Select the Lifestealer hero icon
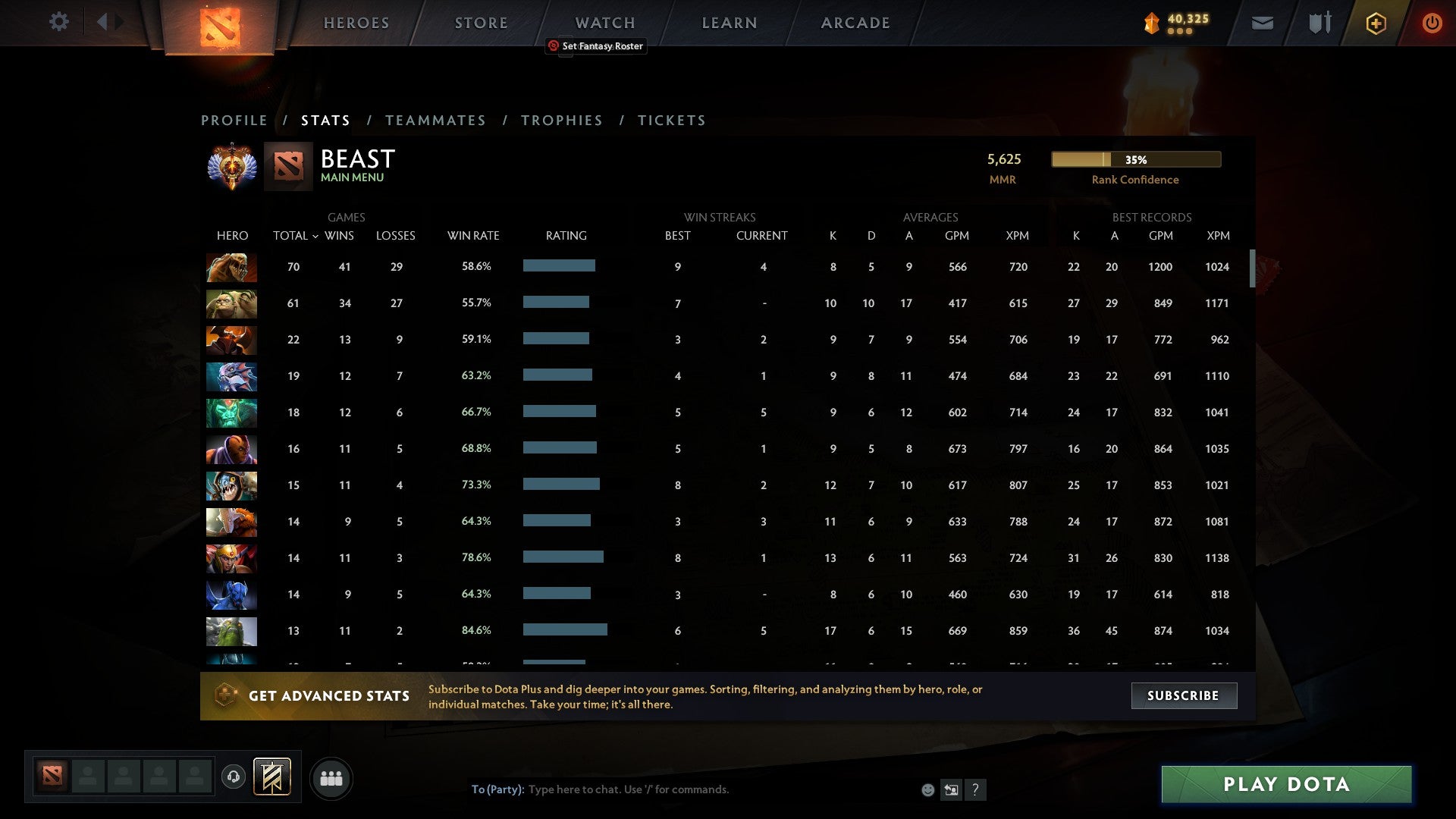This screenshot has height=819, width=1456. tap(231, 267)
